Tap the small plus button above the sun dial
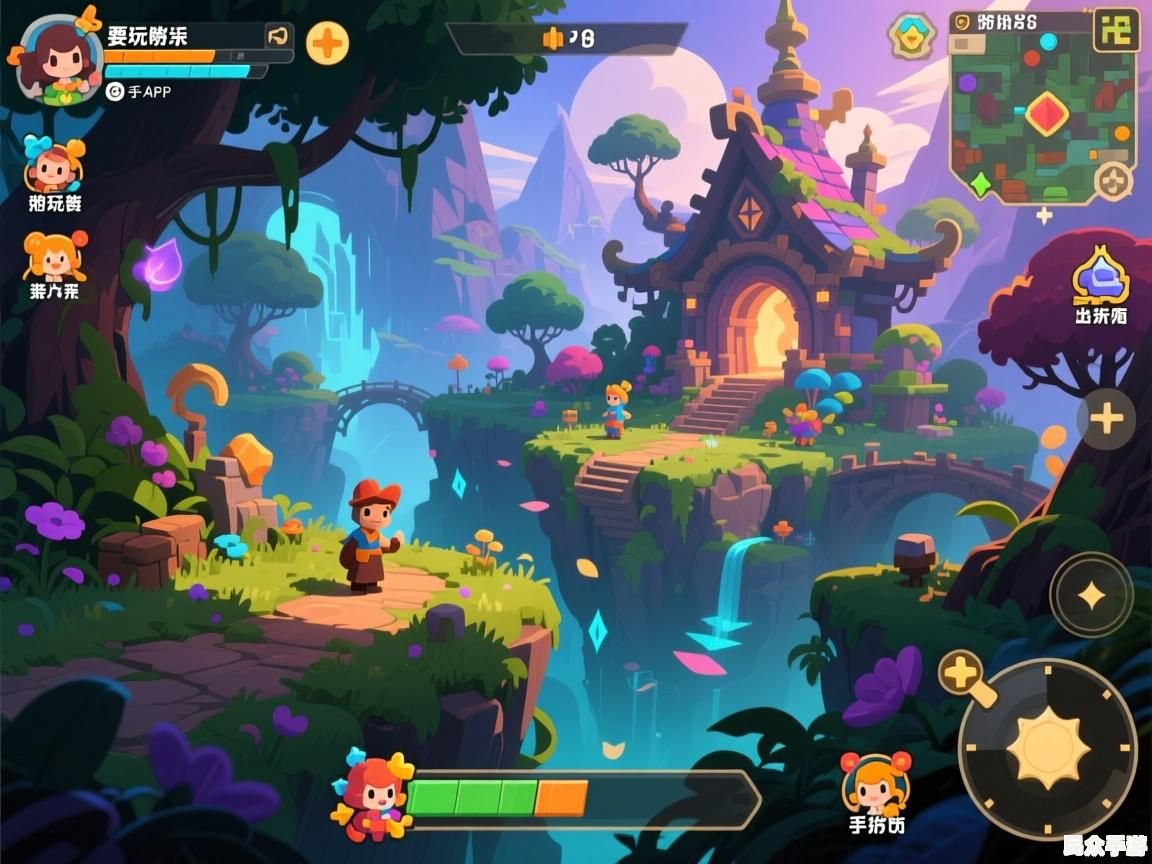This screenshot has height=864, width=1152. click(x=961, y=672)
